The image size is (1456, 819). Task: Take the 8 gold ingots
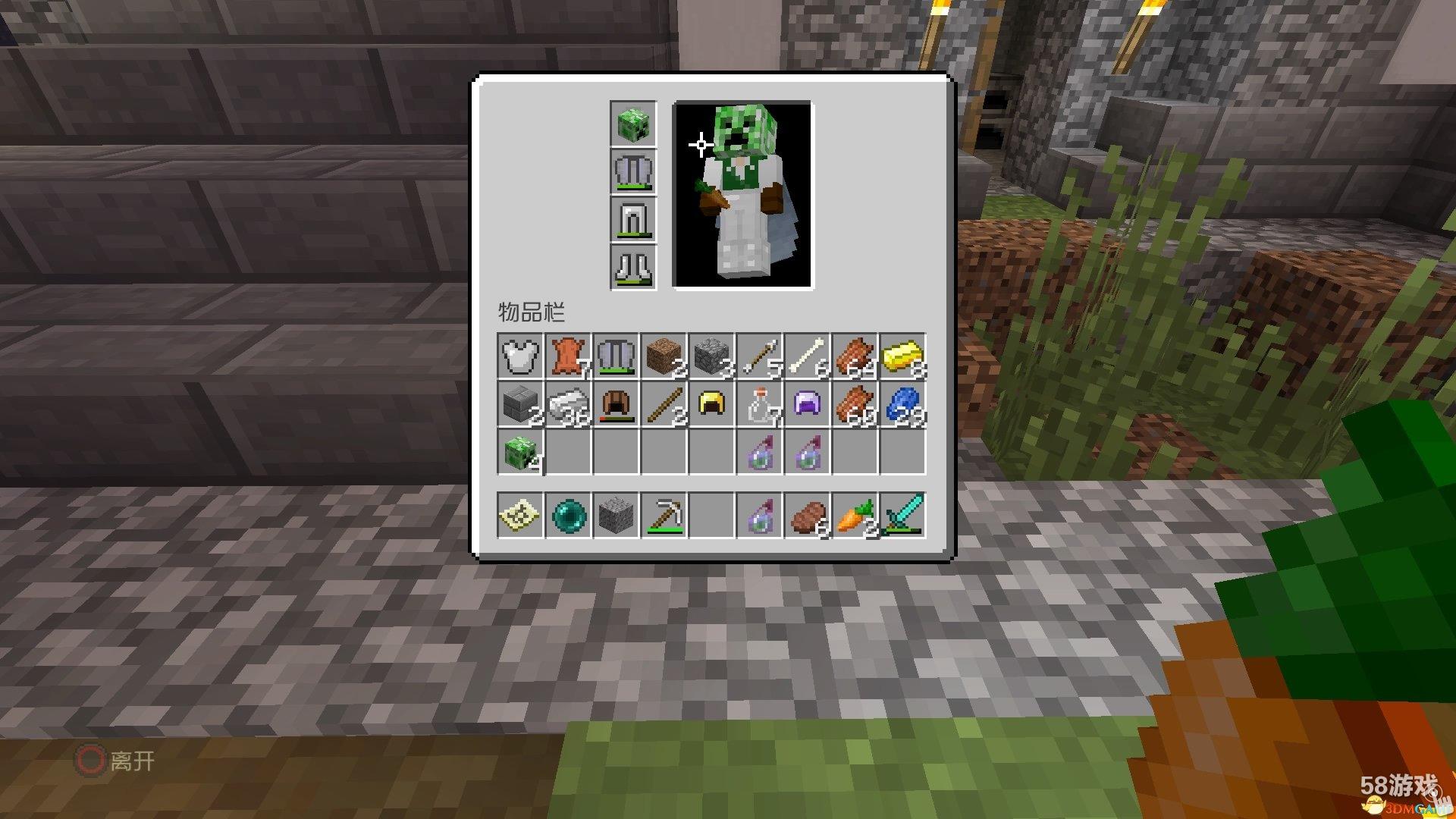pyautogui.click(x=902, y=356)
